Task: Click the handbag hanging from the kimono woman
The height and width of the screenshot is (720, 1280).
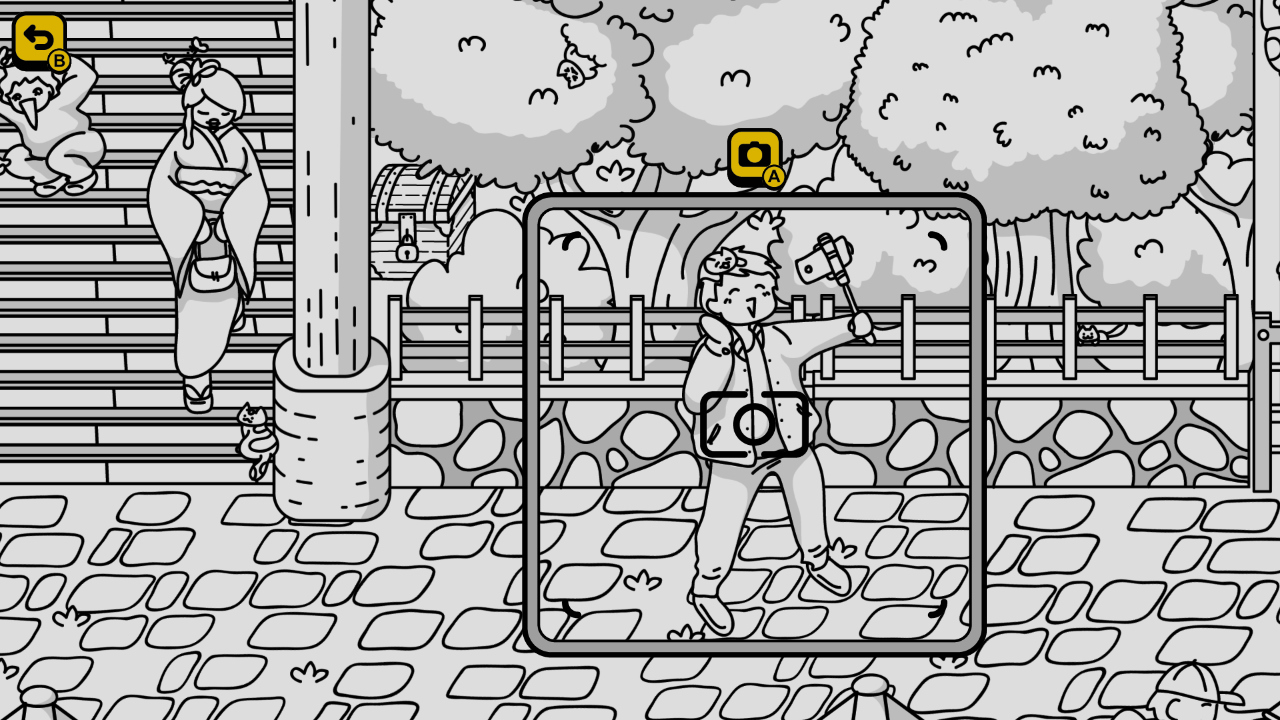Action: point(213,271)
